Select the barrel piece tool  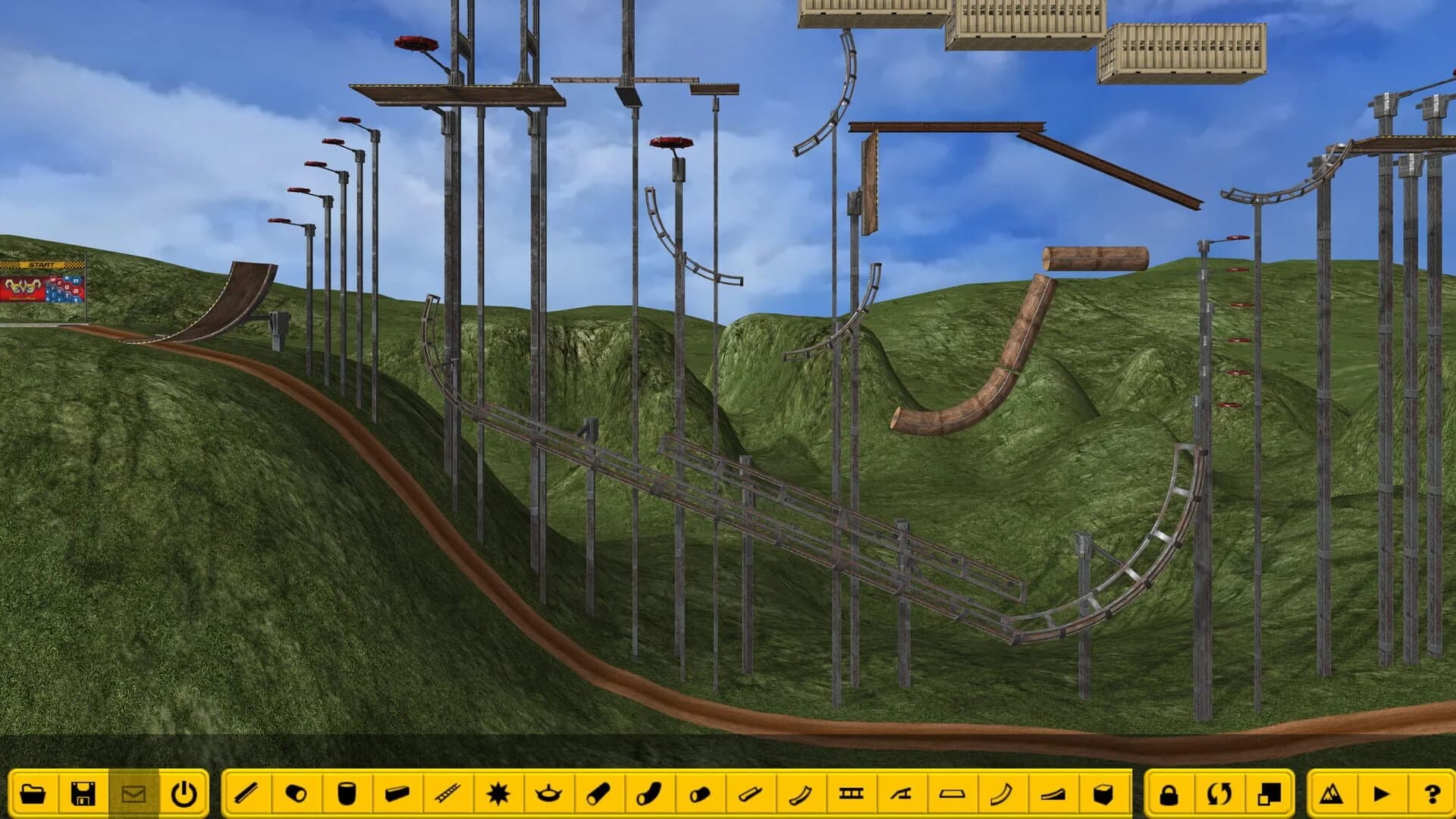[348, 791]
